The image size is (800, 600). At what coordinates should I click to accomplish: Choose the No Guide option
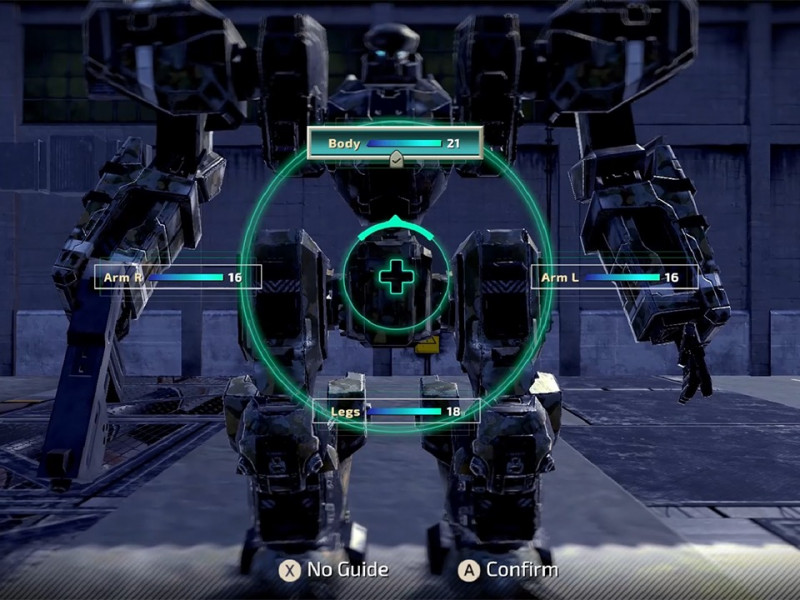[x=334, y=570]
